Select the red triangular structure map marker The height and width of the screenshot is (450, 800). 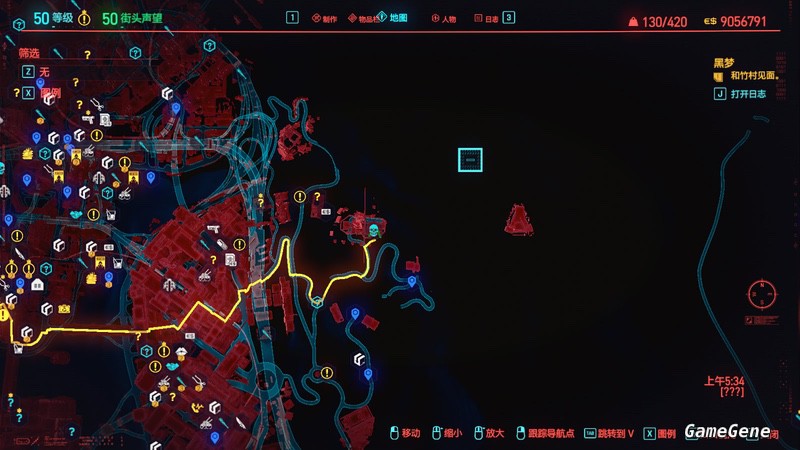tap(518, 220)
